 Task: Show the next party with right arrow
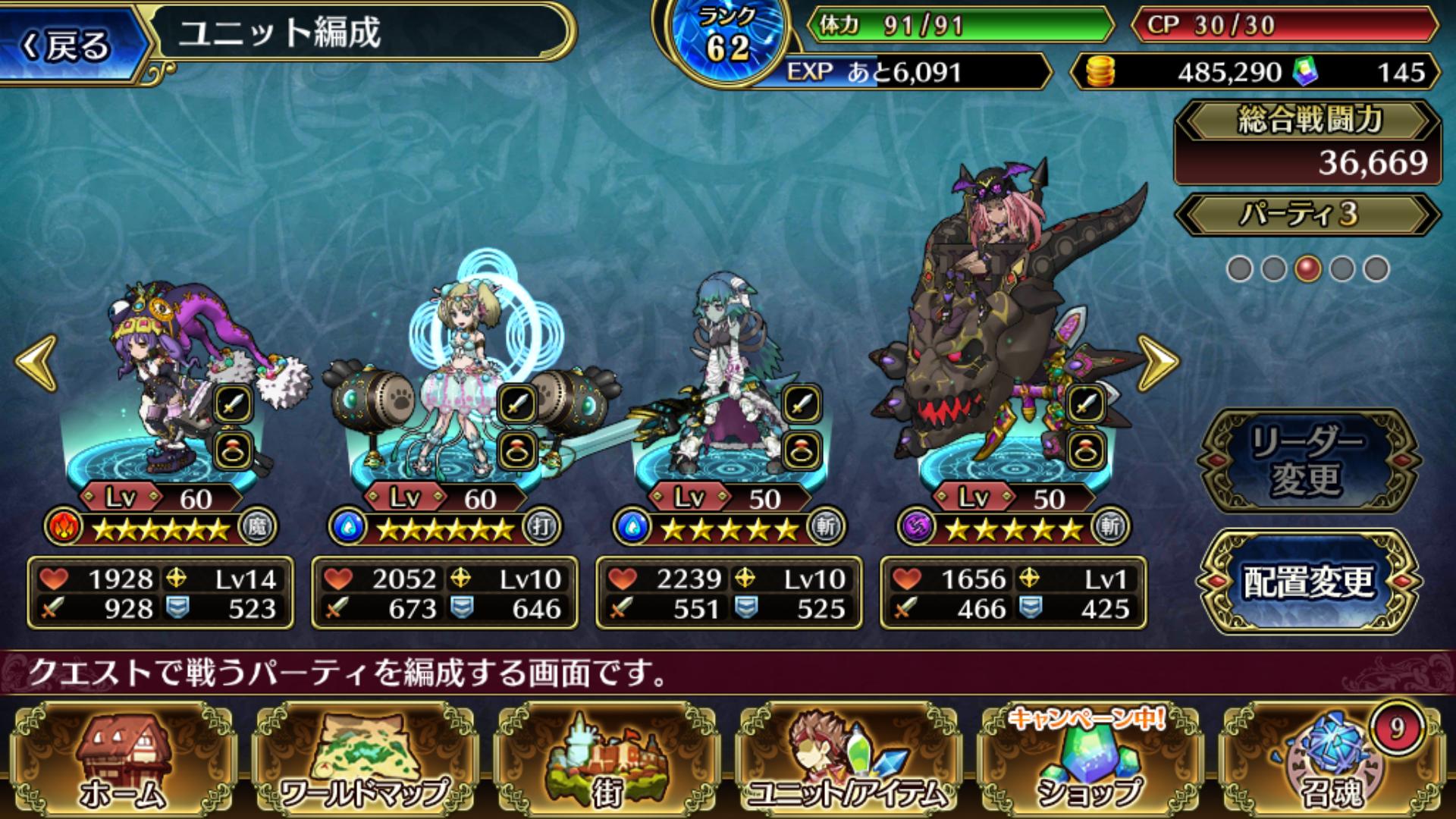point(1157,363)
